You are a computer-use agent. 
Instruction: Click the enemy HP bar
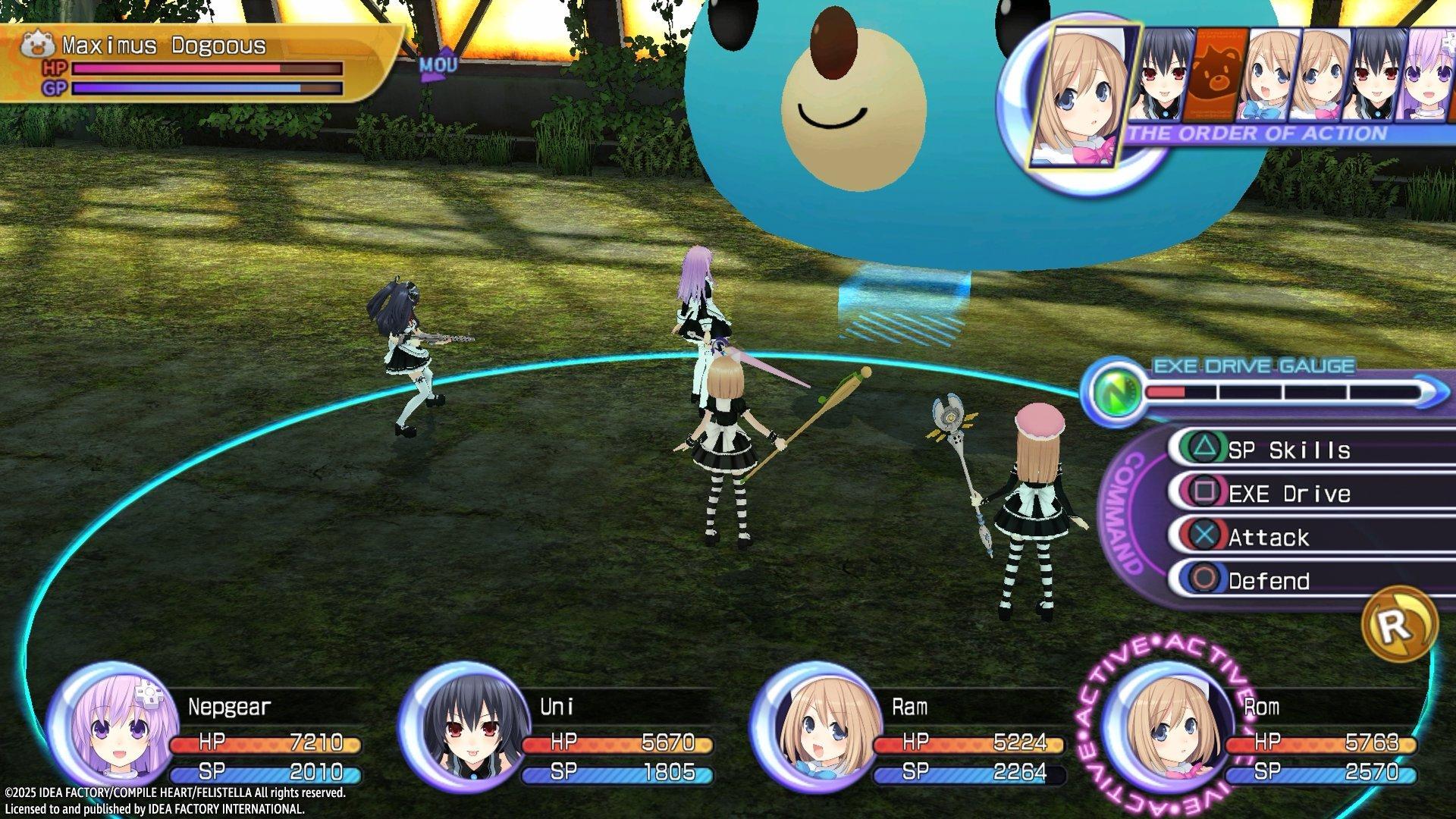point(205,69)
